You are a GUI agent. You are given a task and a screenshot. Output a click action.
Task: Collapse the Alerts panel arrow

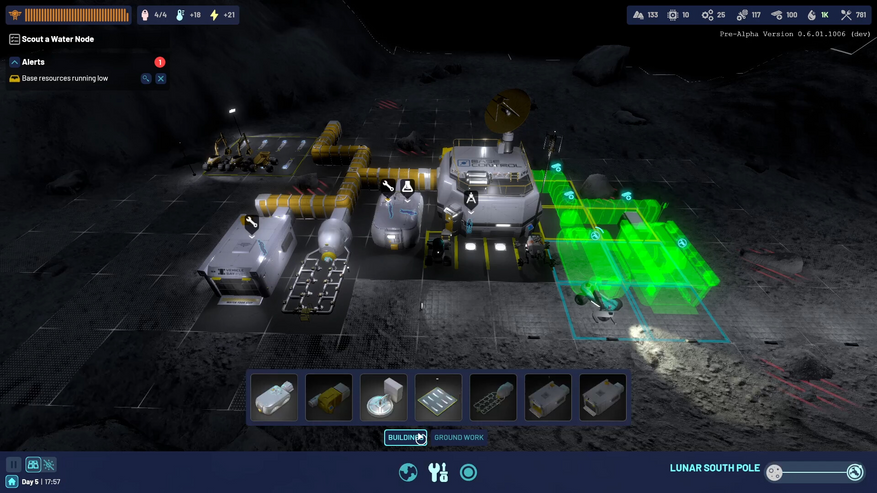(14, 62)
